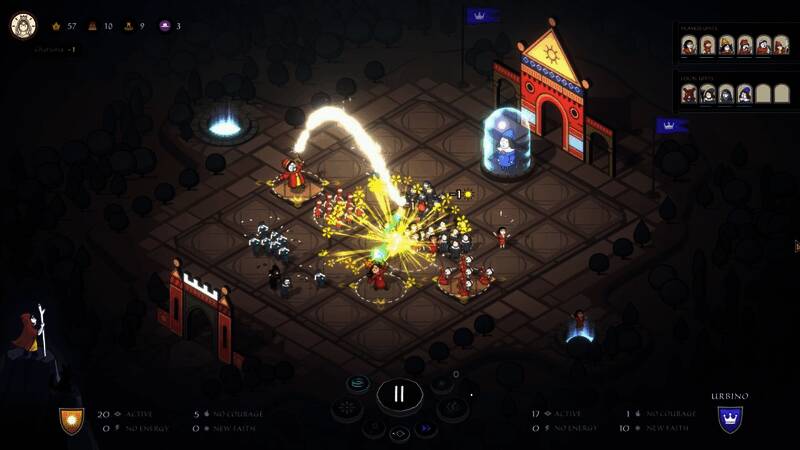This screenshot has height=450, width=800.
Task: Select the blue fast-forward speed button
Action: point(427,428)
